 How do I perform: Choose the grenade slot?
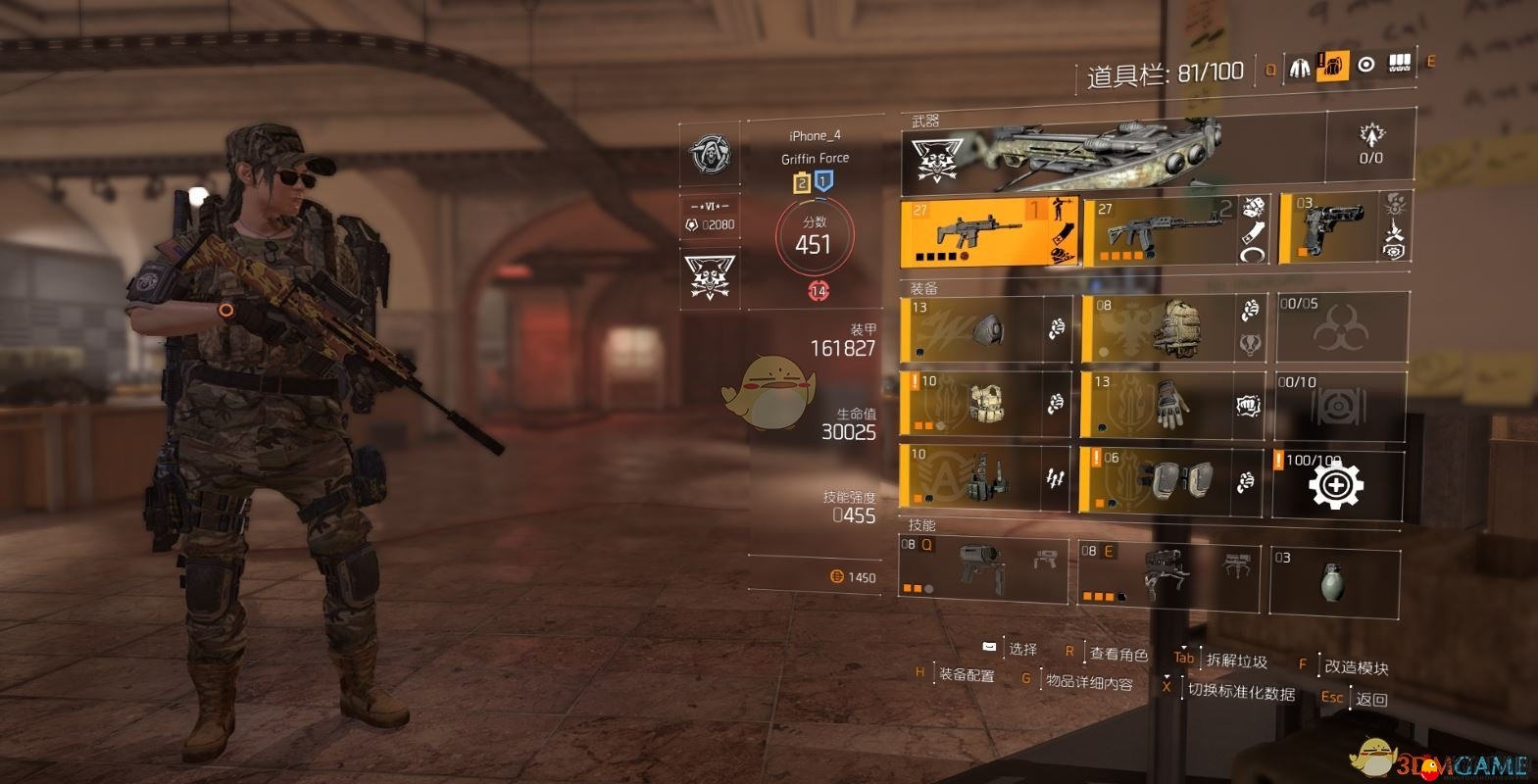pyautogui.click(x=1334, y=580)
